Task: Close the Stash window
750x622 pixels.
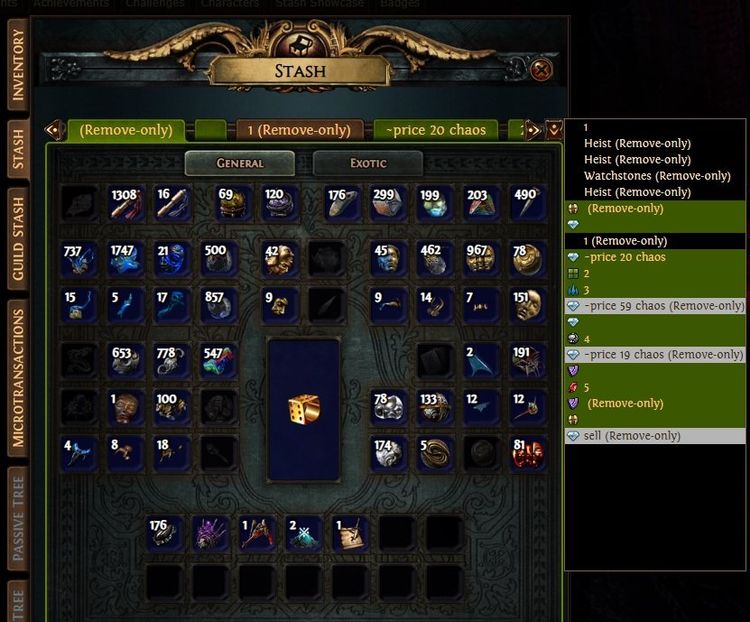Action: click(541, 69)
